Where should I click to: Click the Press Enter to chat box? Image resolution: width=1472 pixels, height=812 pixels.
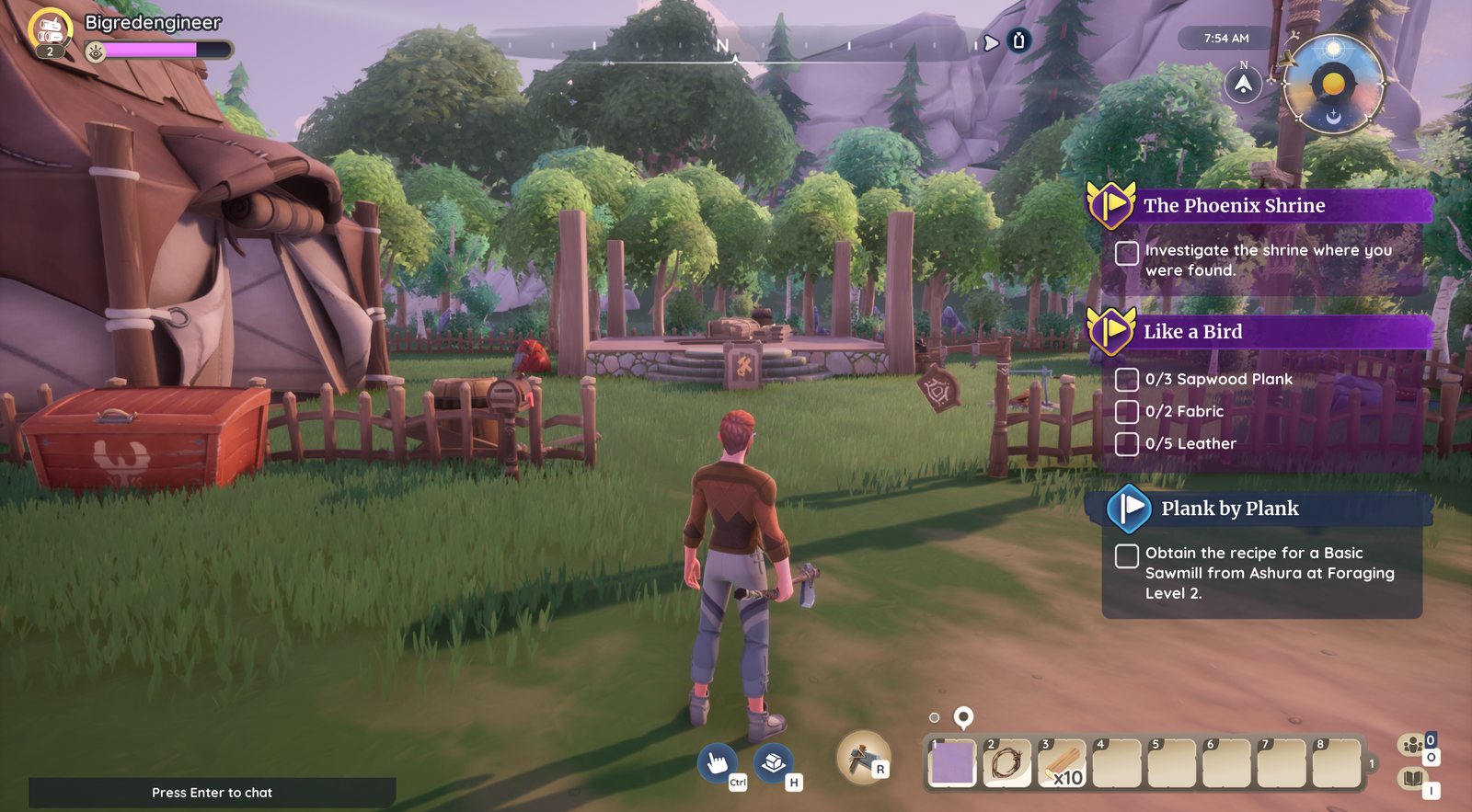click(212, 792)
